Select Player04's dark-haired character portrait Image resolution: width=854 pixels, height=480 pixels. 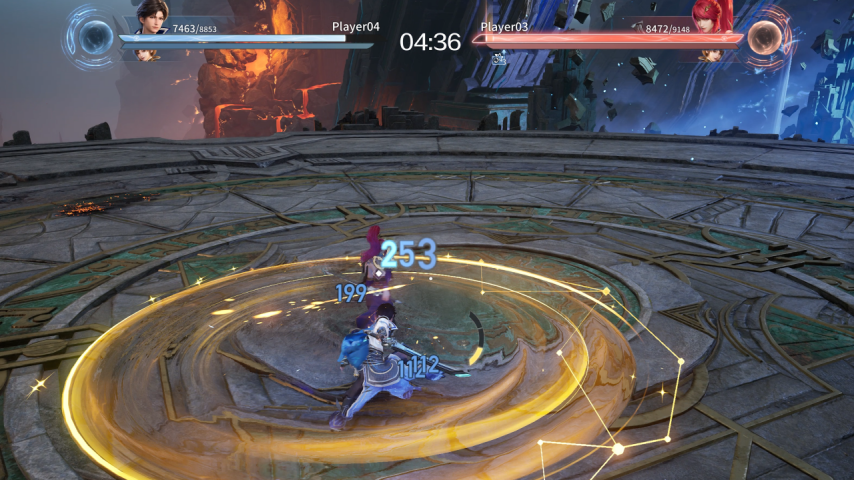click(x=151, y=17)
